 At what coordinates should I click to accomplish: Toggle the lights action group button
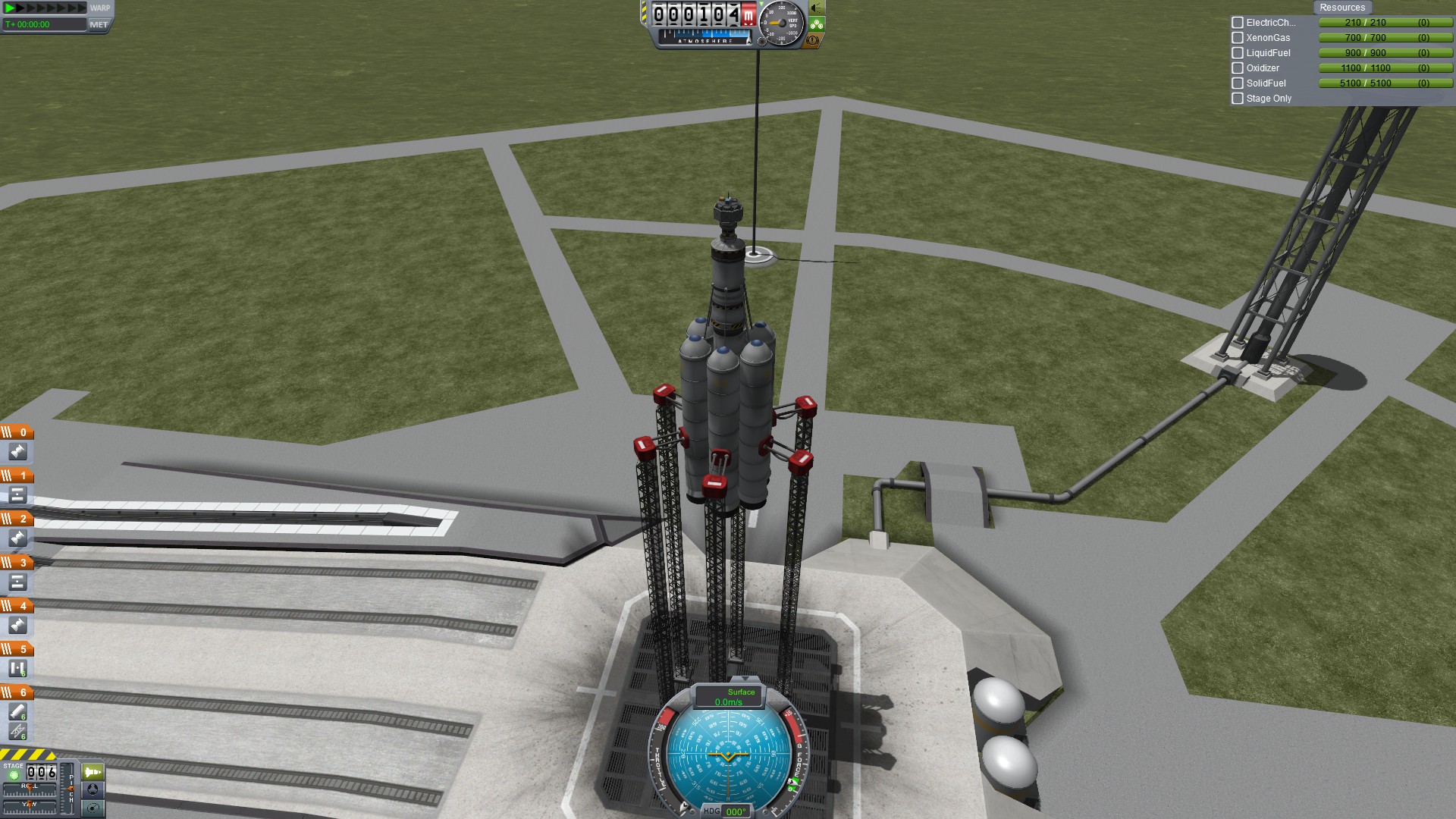[x=817, y=8]
